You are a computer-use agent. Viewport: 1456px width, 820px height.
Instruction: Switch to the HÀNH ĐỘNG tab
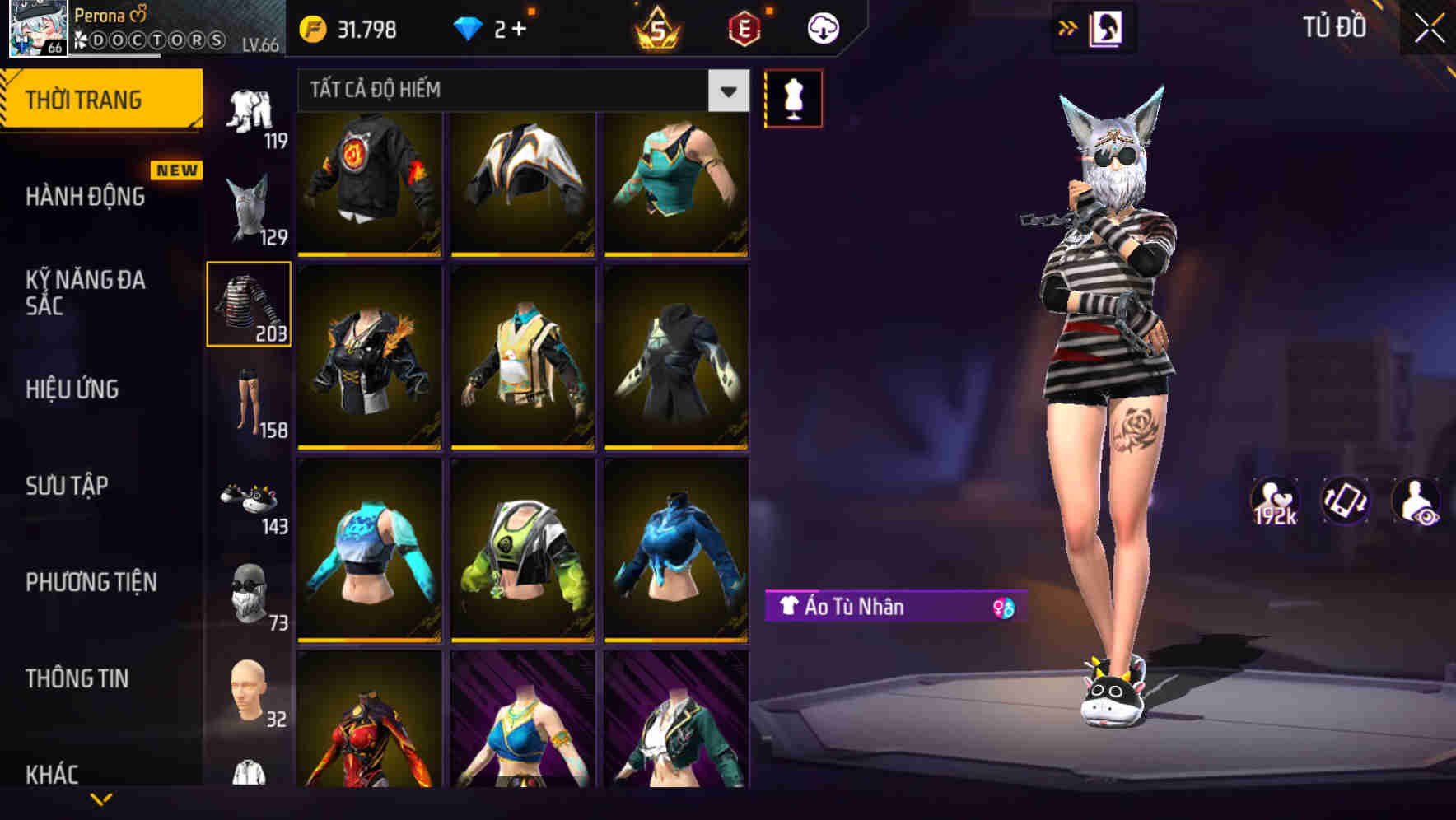[x=86, y=196]
